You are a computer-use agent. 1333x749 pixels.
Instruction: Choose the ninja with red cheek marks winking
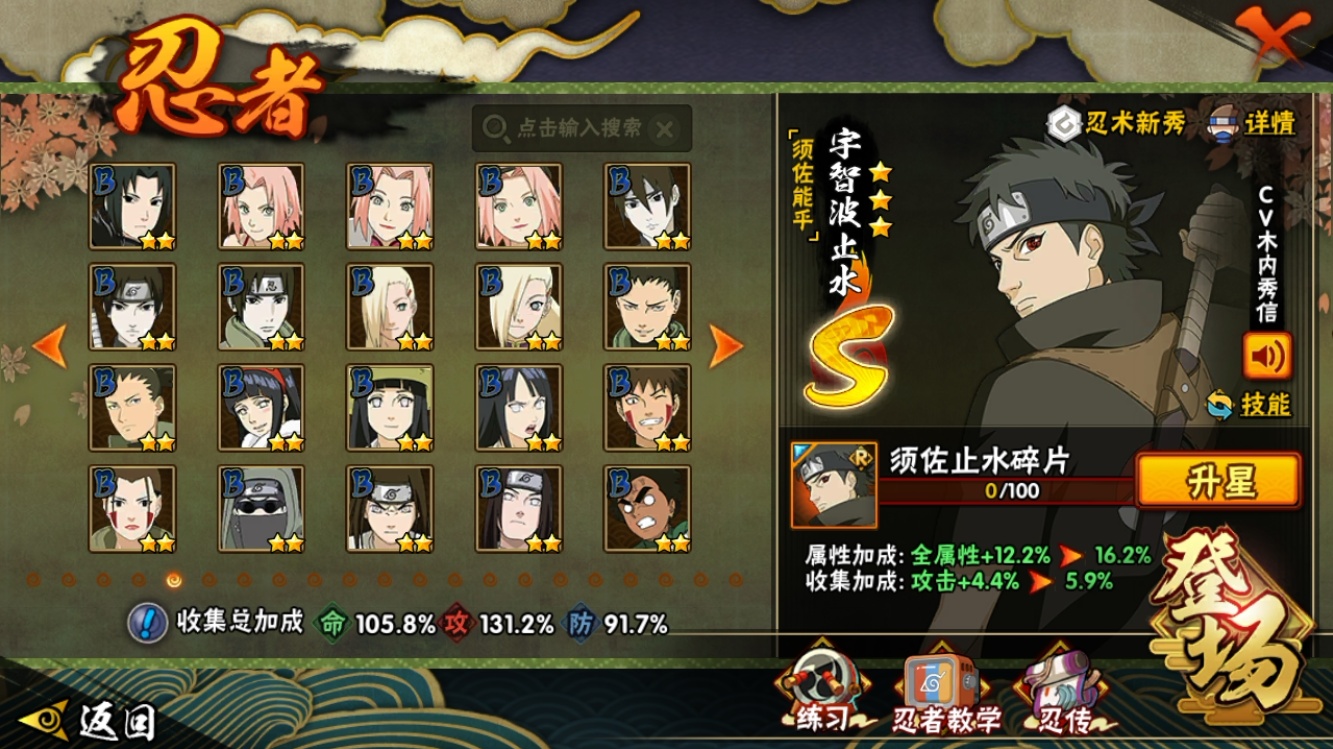(647, 407)
